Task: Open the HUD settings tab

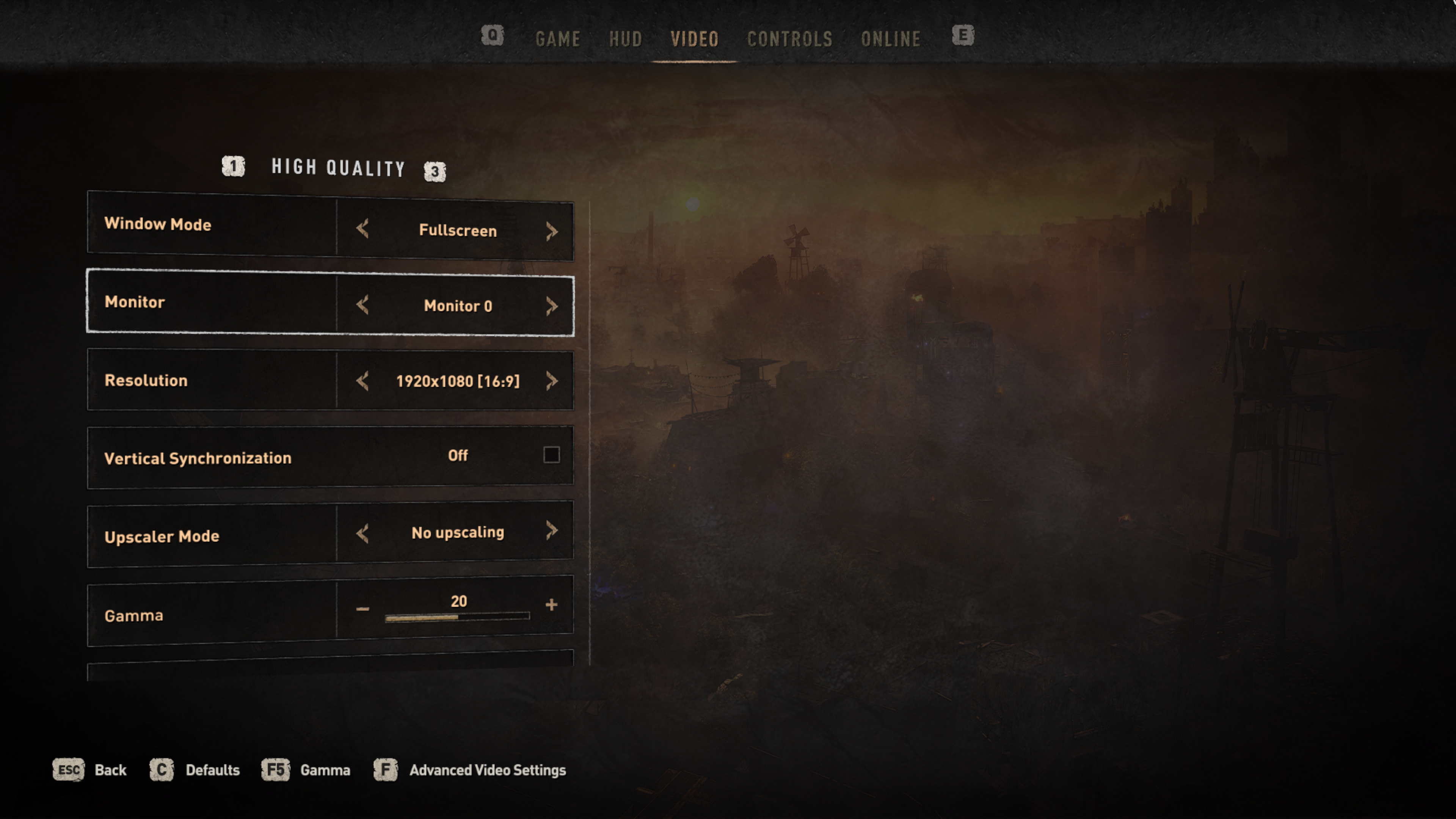Action: pos(625,39)
